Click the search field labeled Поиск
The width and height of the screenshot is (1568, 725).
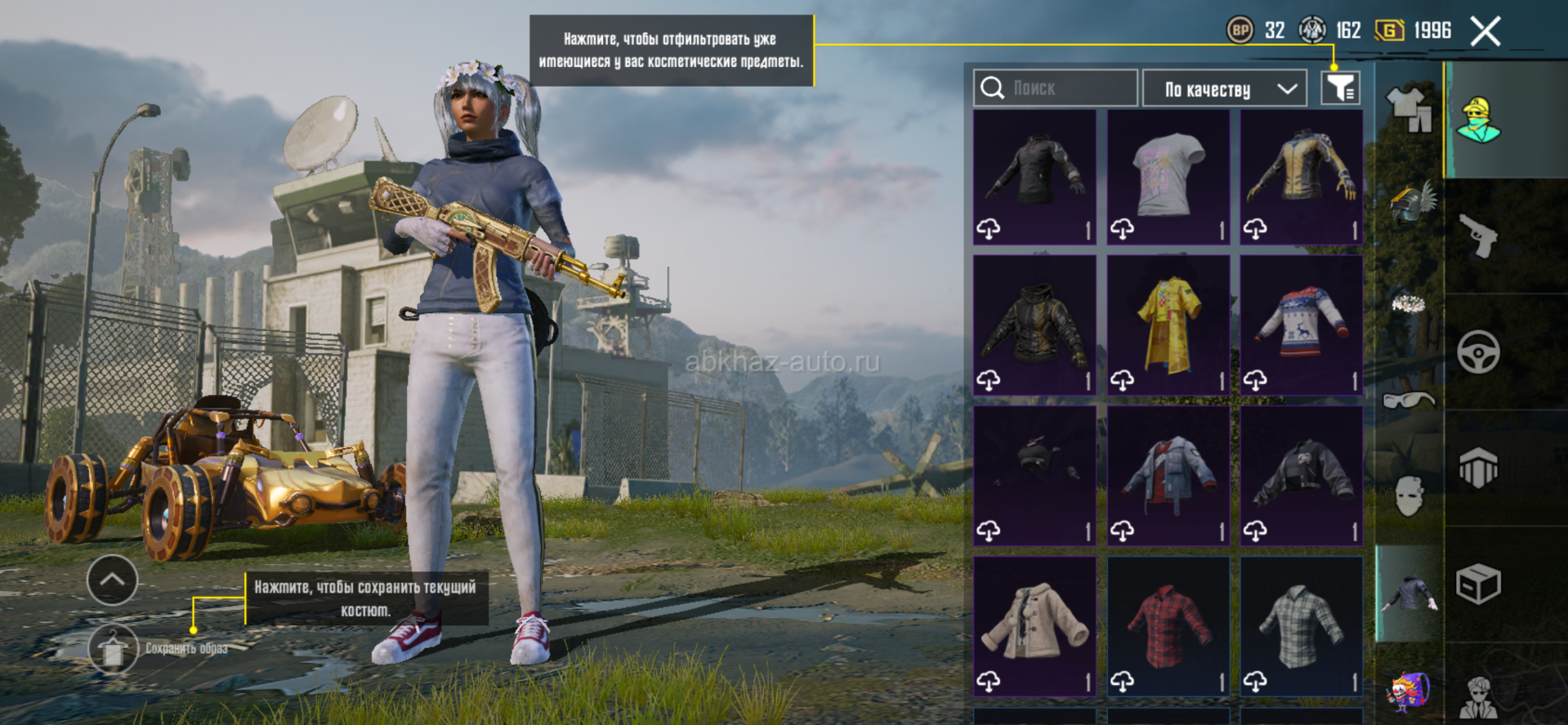coord(1056,88)
